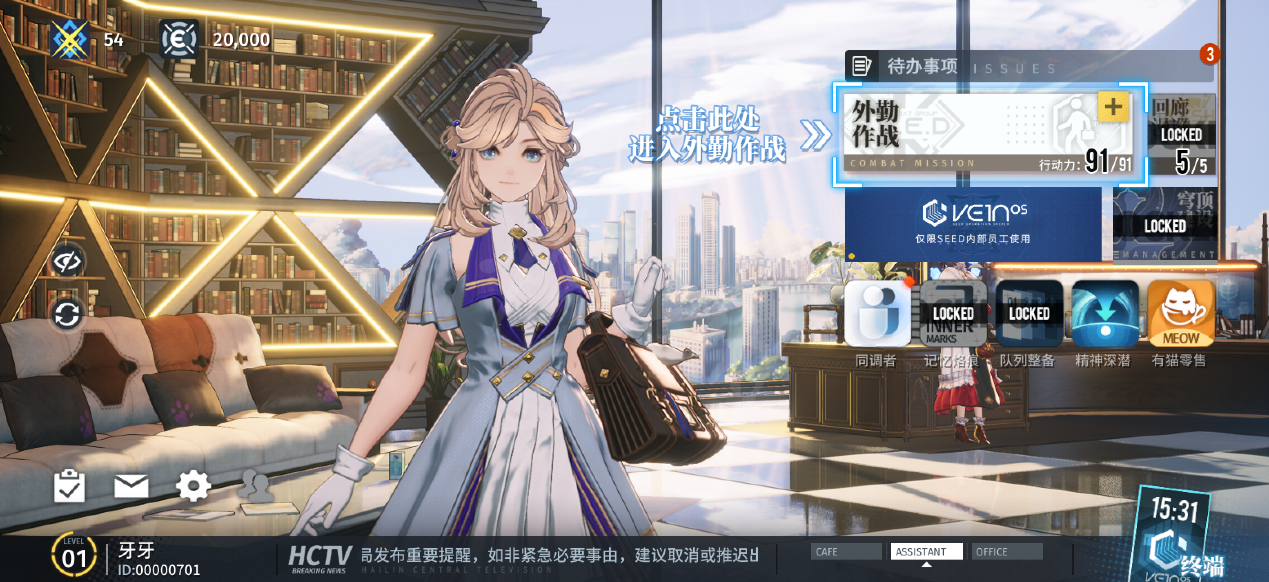The height and width of the screenshot is (582, 1269).
Task: Click the circular arrows swap icon
Action: (67, 316)
